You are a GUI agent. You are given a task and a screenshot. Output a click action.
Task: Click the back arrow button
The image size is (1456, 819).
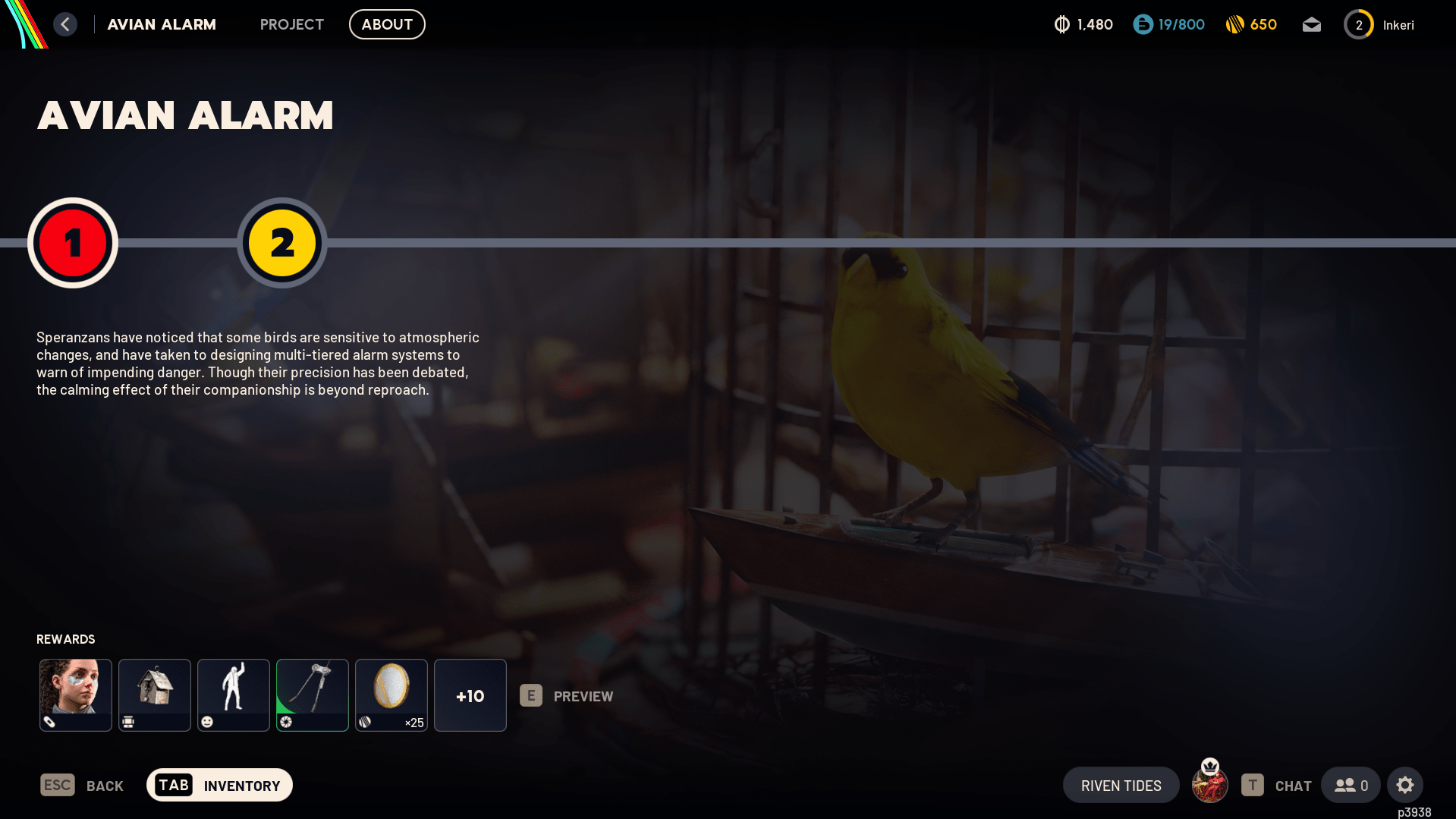pos(65,24)
